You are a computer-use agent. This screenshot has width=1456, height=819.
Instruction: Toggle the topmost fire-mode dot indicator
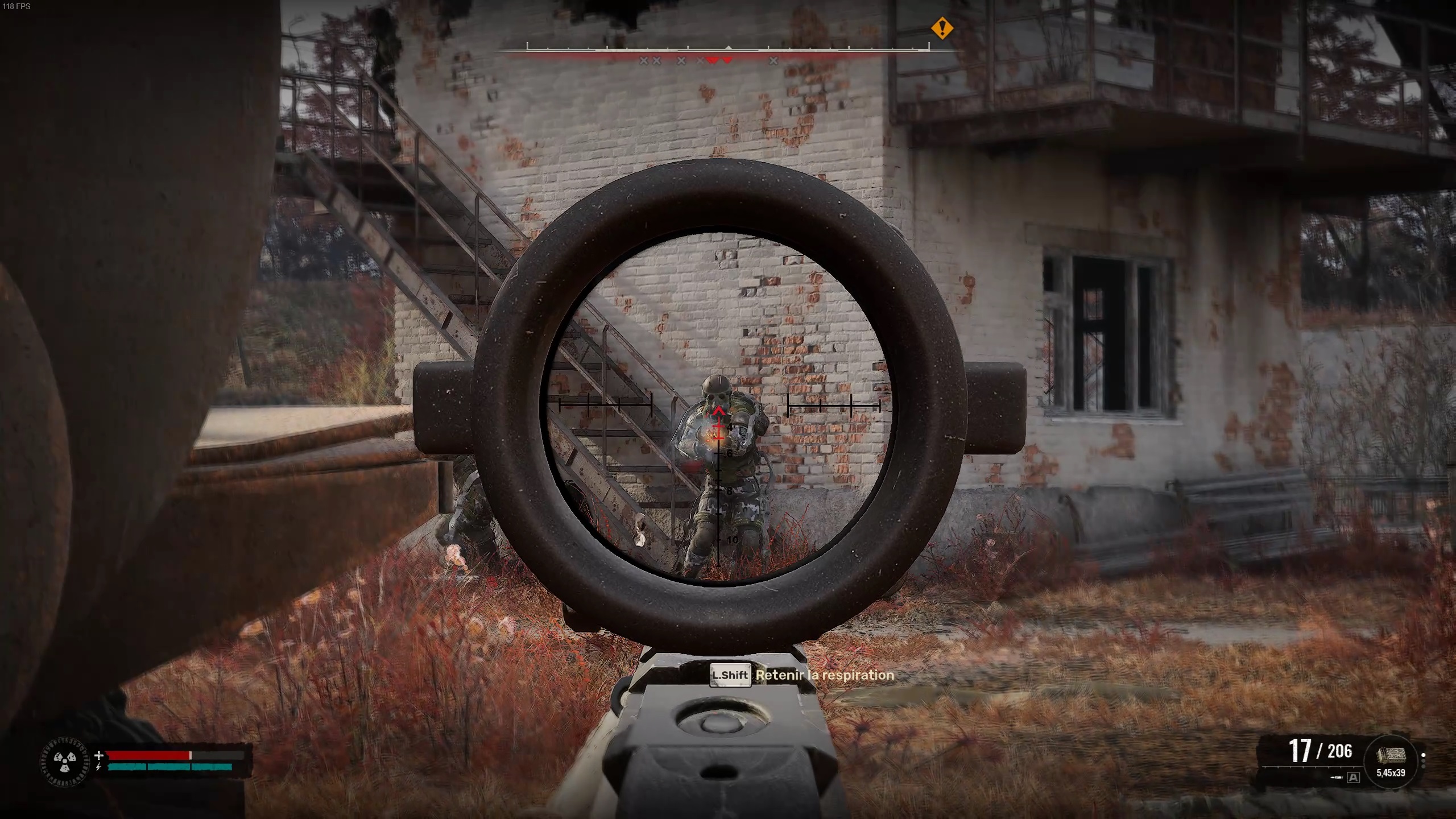[x=1423, y=755]
